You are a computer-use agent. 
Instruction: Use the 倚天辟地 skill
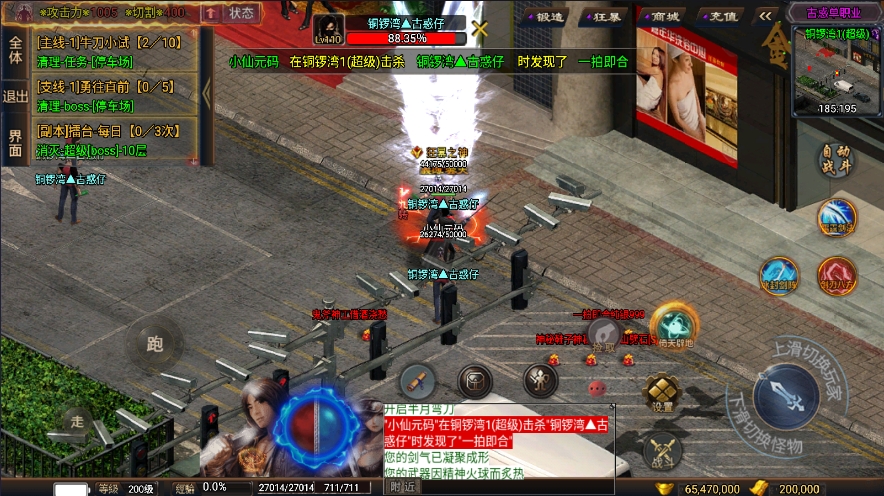point(674,327)
